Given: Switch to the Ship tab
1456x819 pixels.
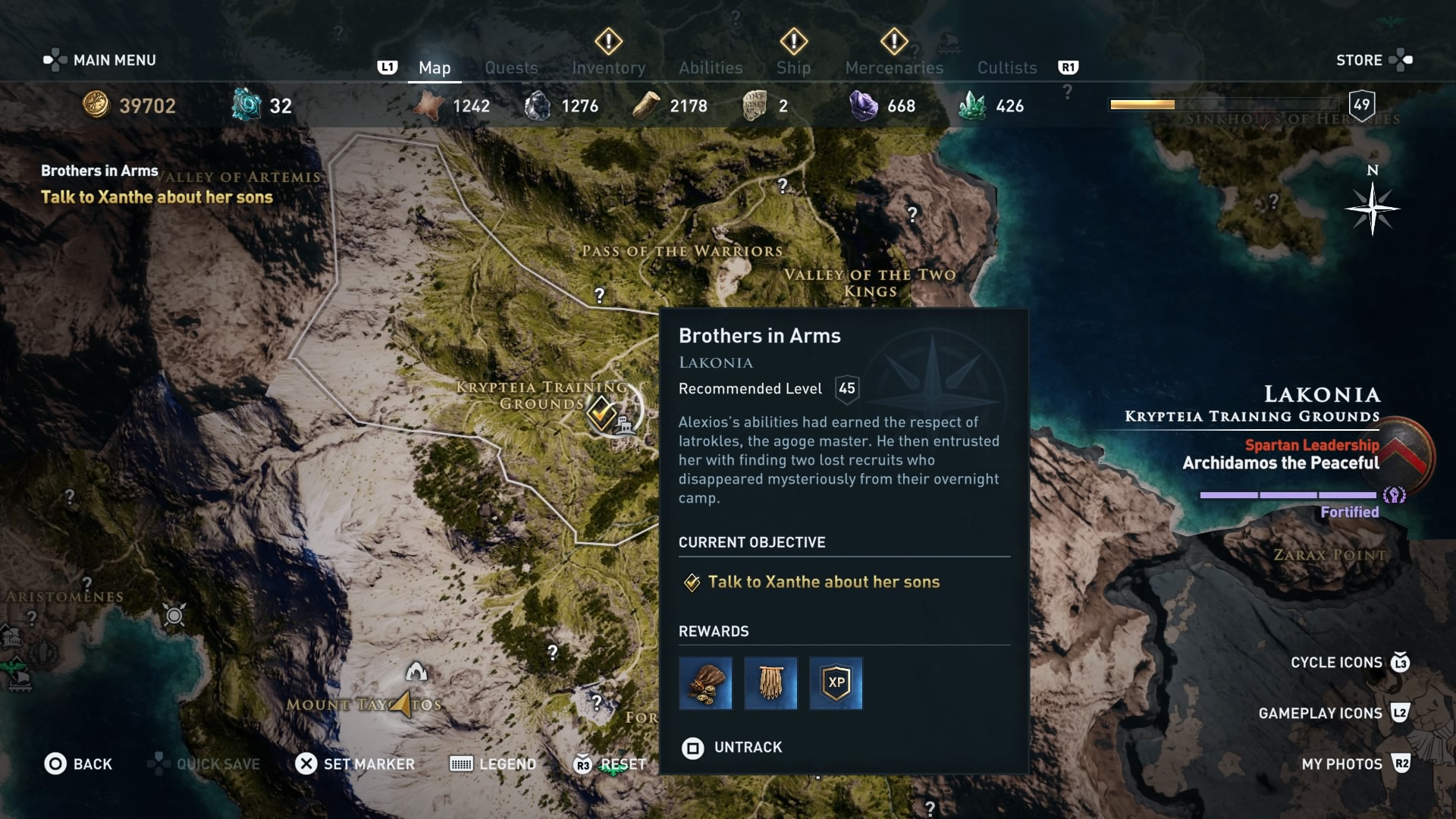Looking at the screenshot, I should 793,67.
